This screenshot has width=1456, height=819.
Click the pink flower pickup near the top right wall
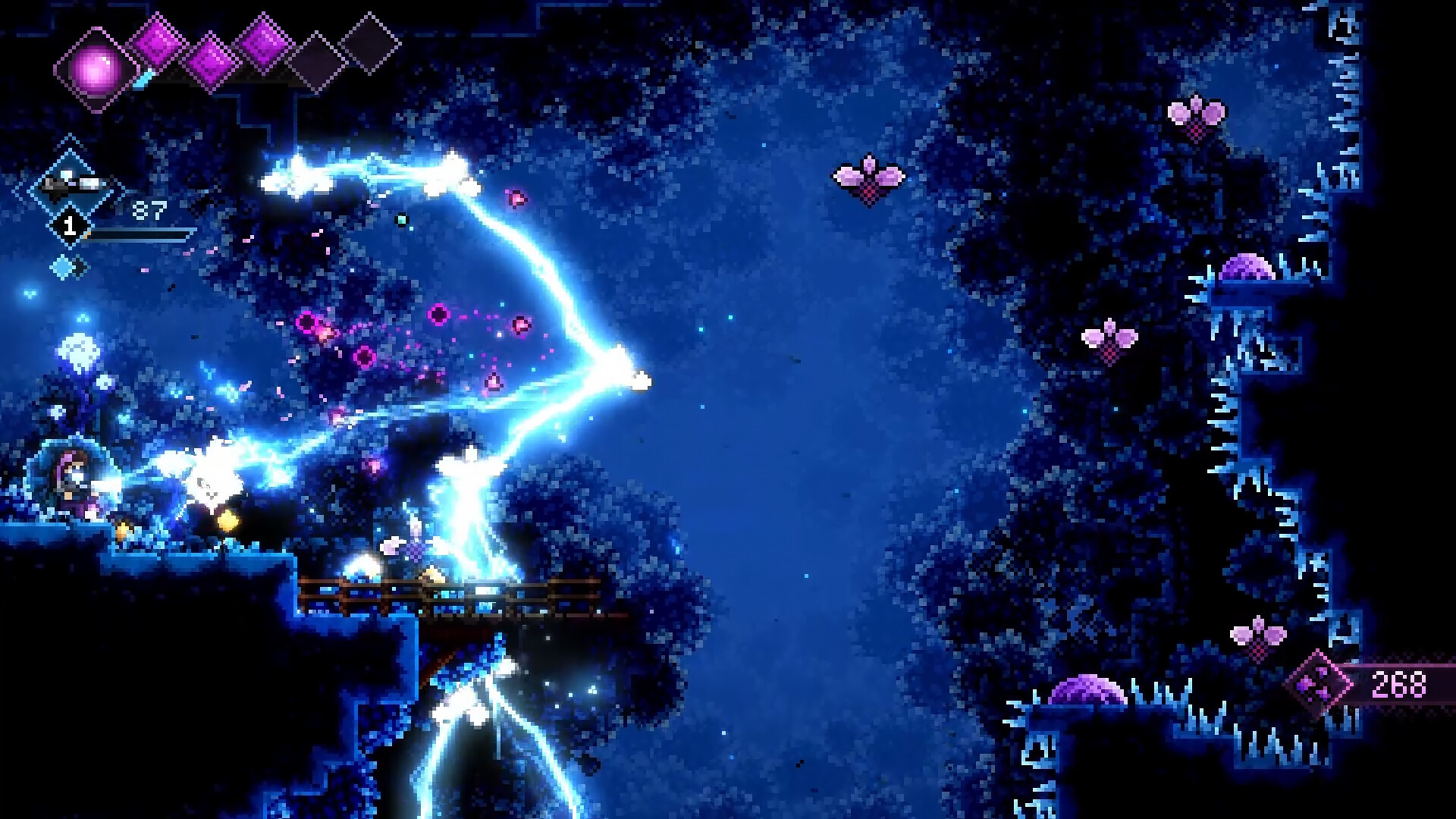tap(1197, 118)
